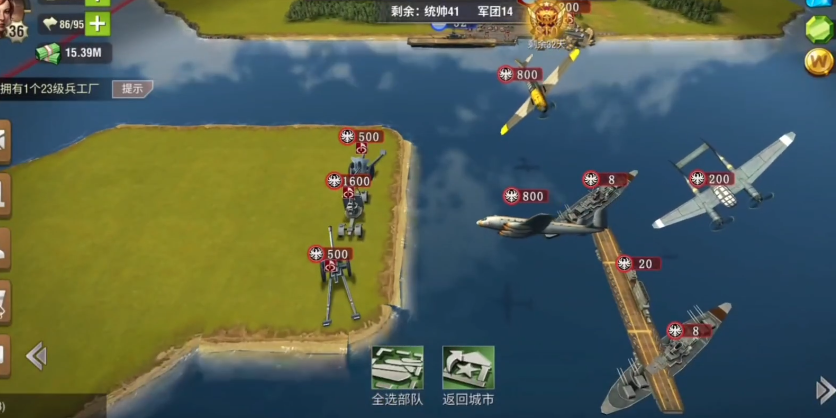Return to city with 返回城市
Image resolution: width=836 pixels, height=418 pixels.
click(x=468, y=372)
